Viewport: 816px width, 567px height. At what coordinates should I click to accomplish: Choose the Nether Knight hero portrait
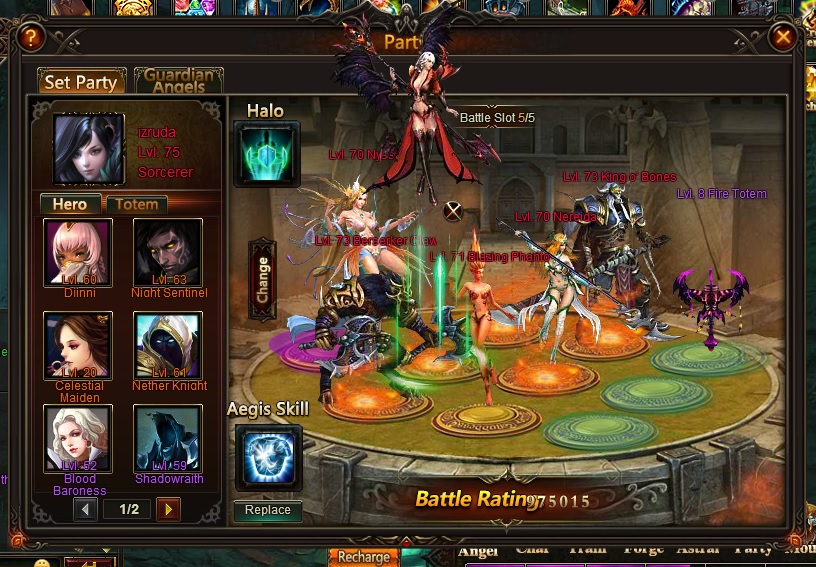168,345
